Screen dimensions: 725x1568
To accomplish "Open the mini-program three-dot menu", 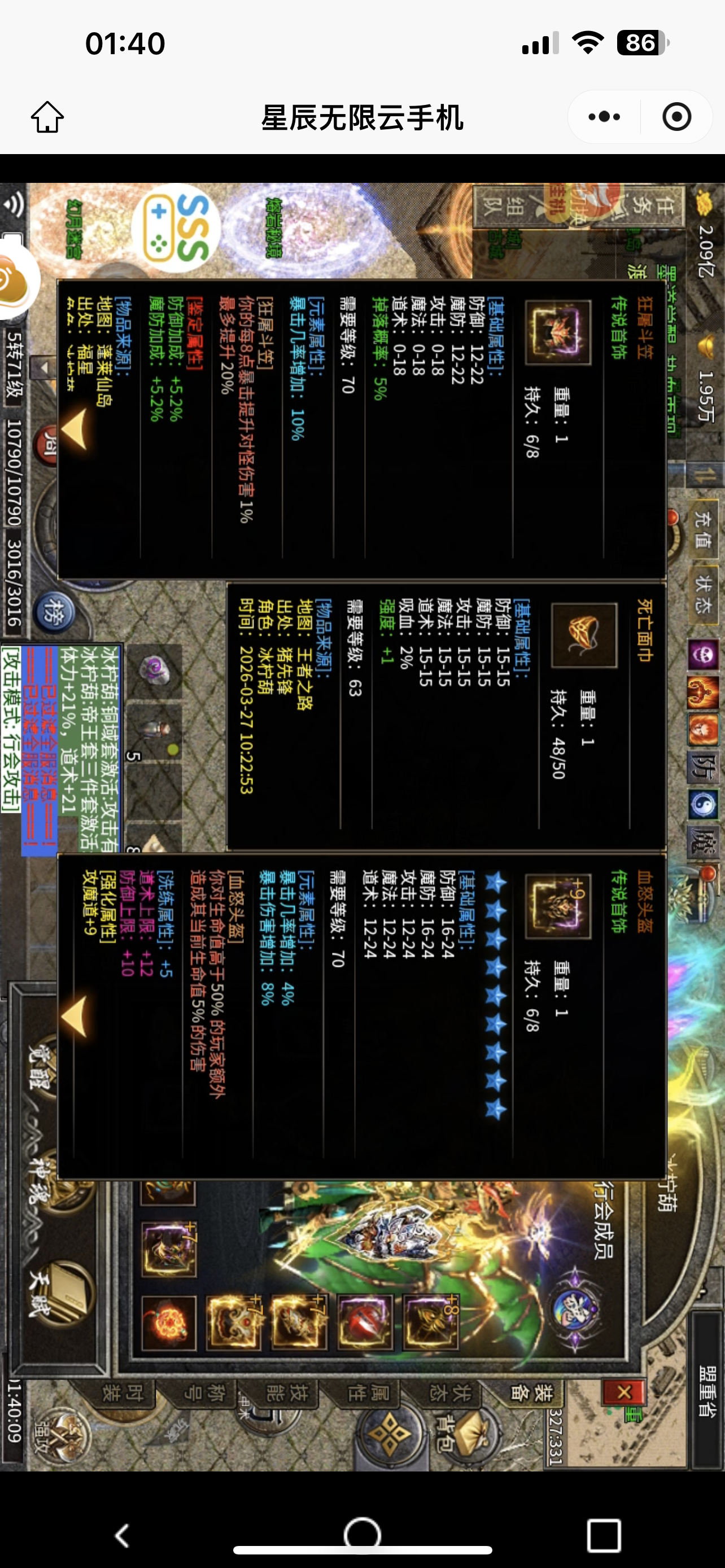I will point(604,116).
